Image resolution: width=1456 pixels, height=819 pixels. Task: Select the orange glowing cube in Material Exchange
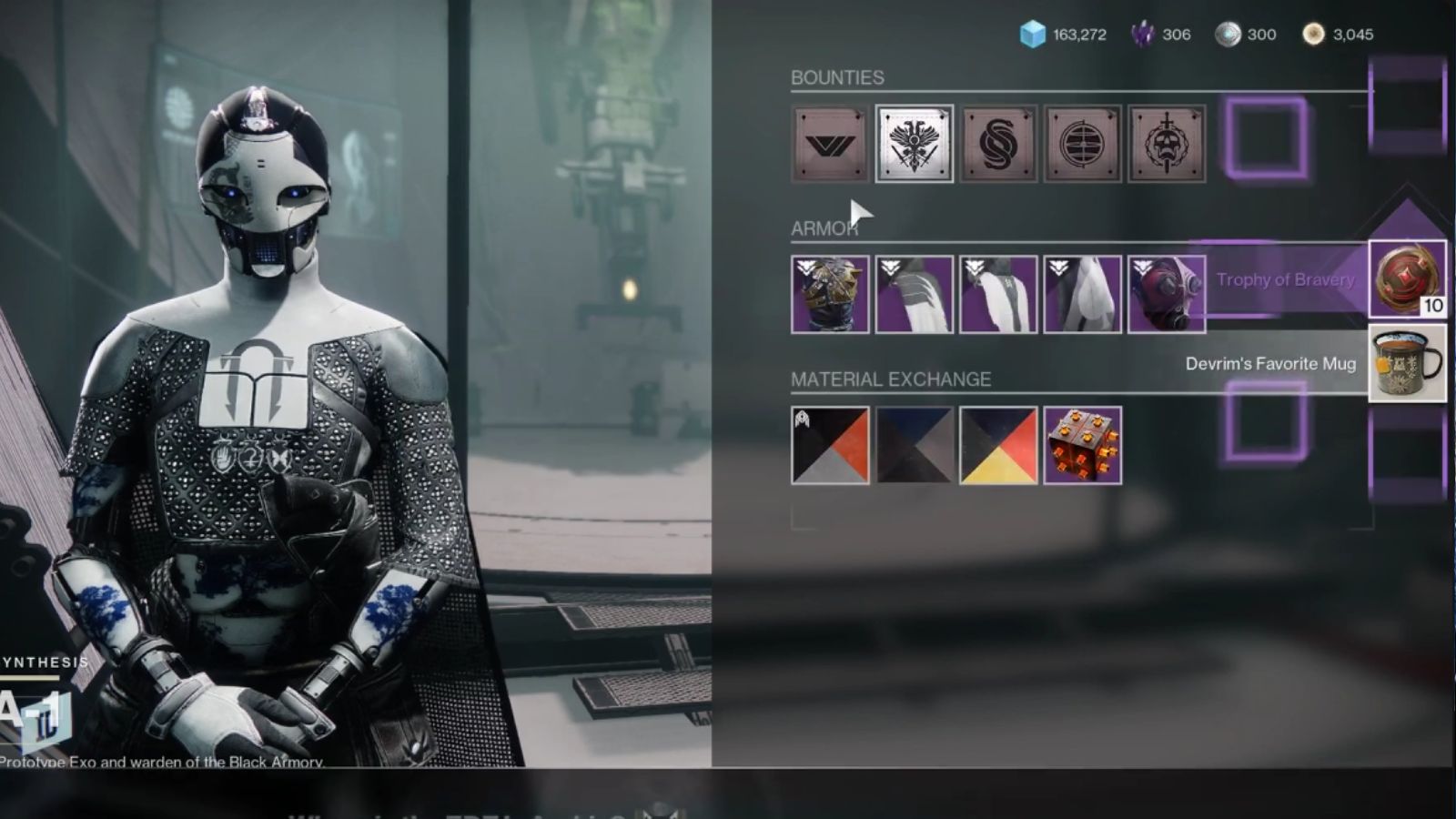click(1082, 446)
